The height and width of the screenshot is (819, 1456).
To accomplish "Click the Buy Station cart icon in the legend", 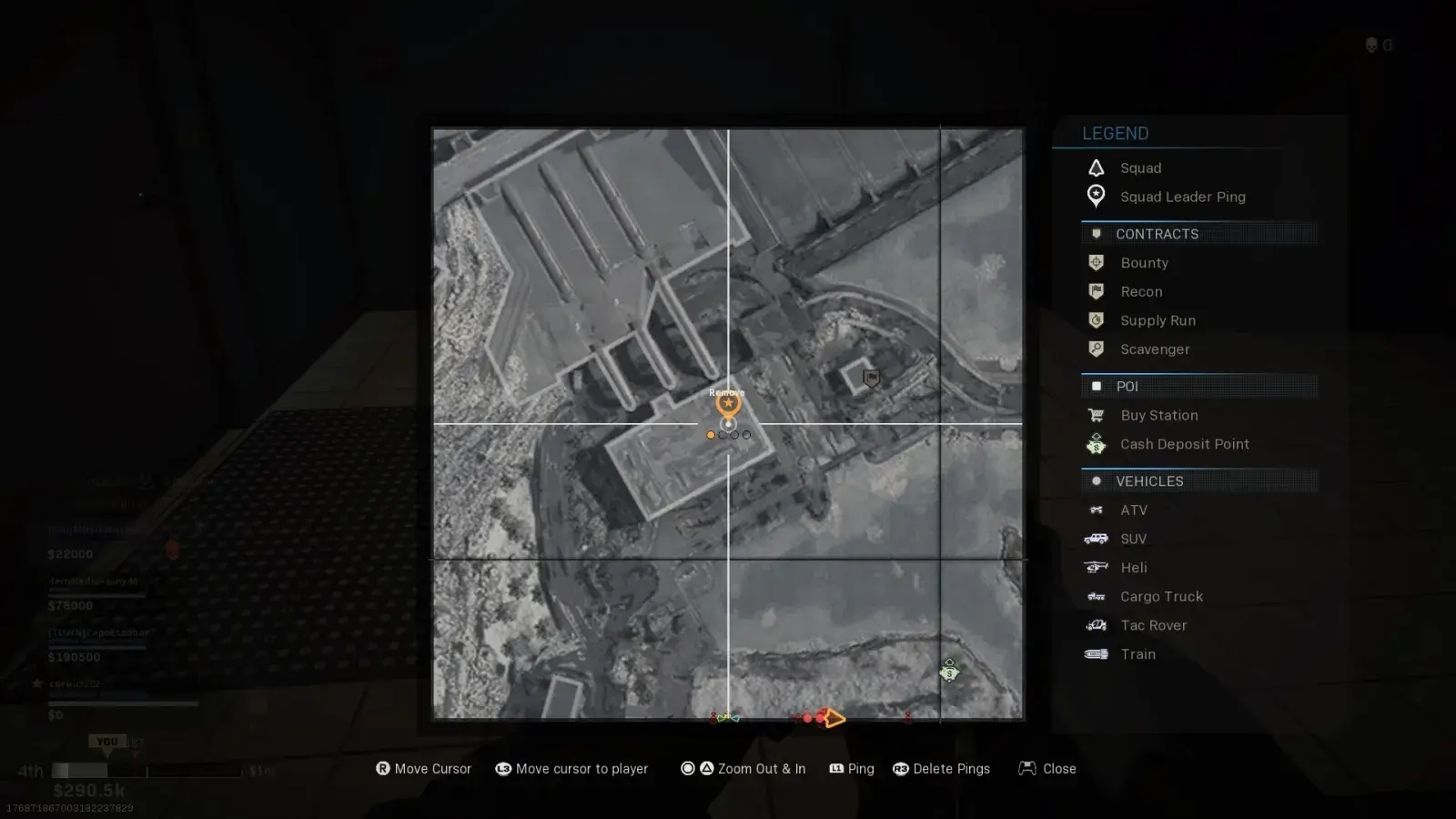I will [1096, 415].
